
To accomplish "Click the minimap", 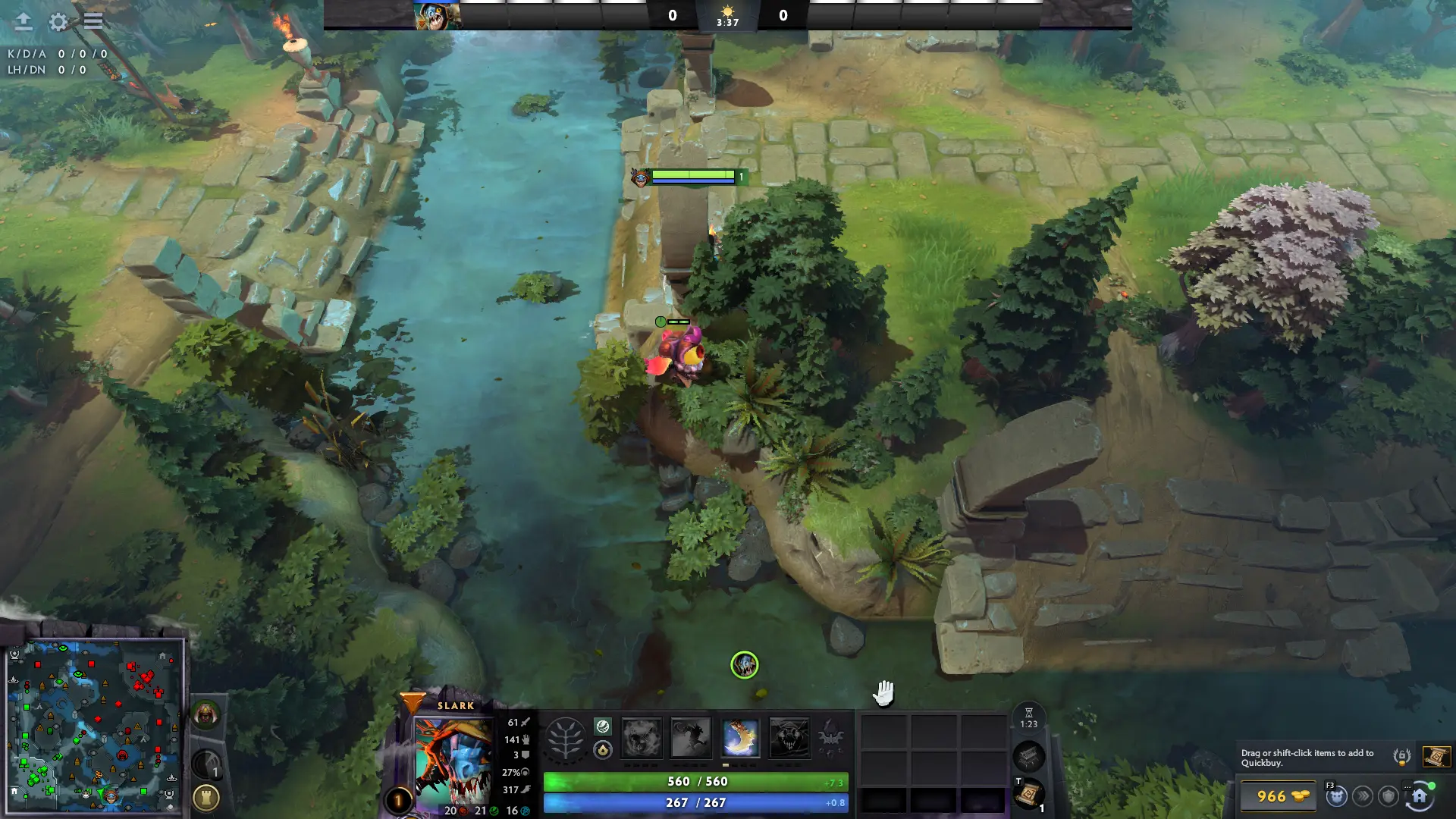I will click(95, 725).
